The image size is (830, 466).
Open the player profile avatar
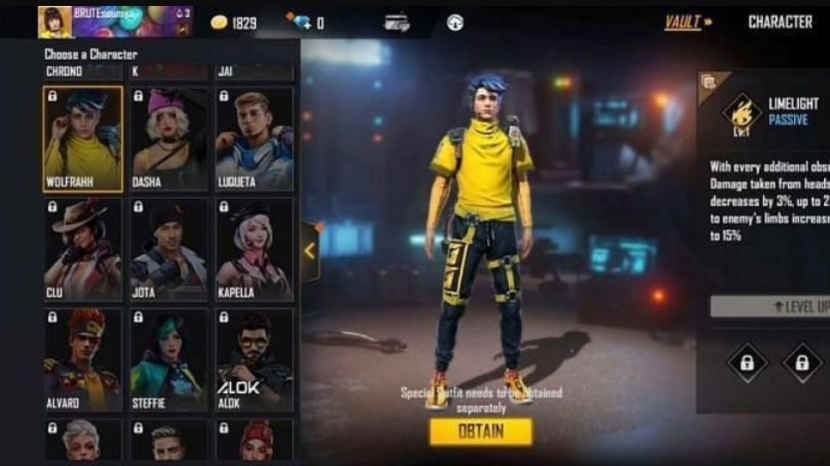tap(54, 21)
